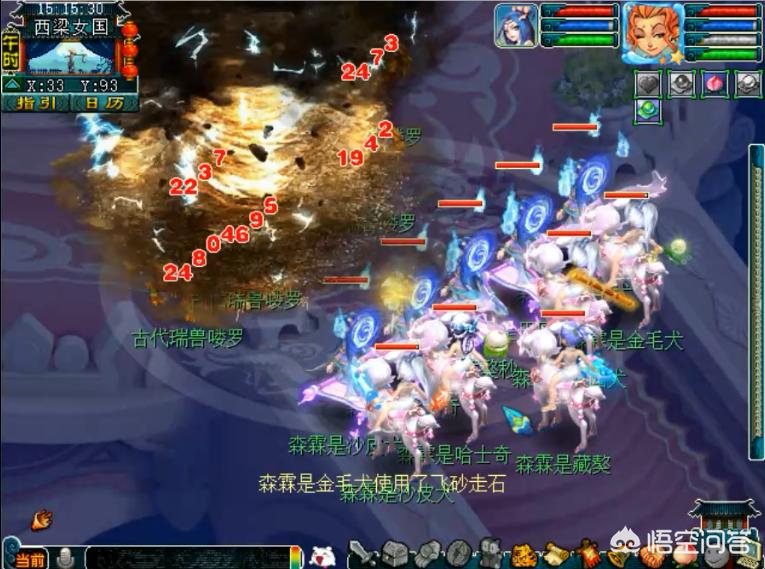The height and width of the screenshot is (569, 765).
Task: Select the blue-haired pet portrait
Action: pos(516,25)
